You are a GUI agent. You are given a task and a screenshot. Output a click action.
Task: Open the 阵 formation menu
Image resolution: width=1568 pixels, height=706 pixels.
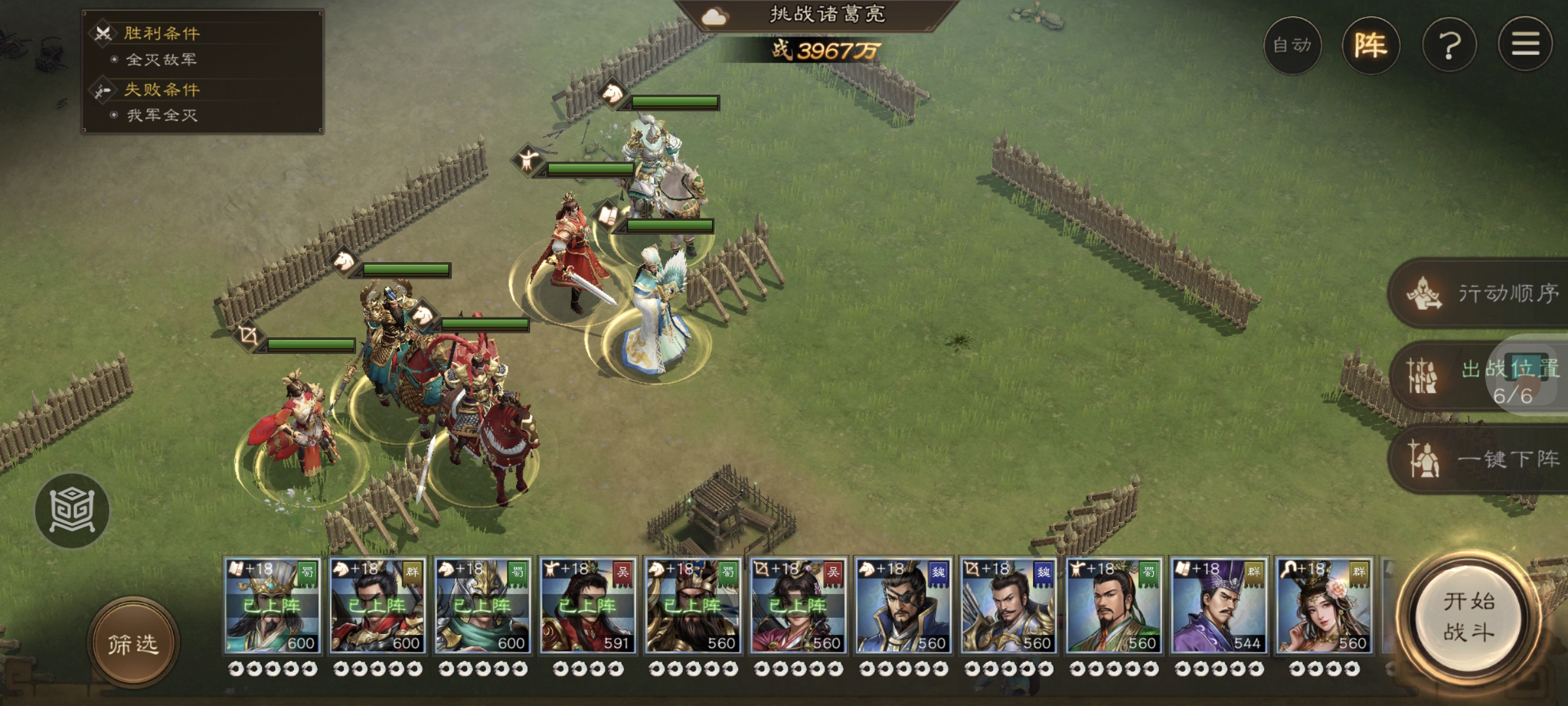coord(1370,45)
